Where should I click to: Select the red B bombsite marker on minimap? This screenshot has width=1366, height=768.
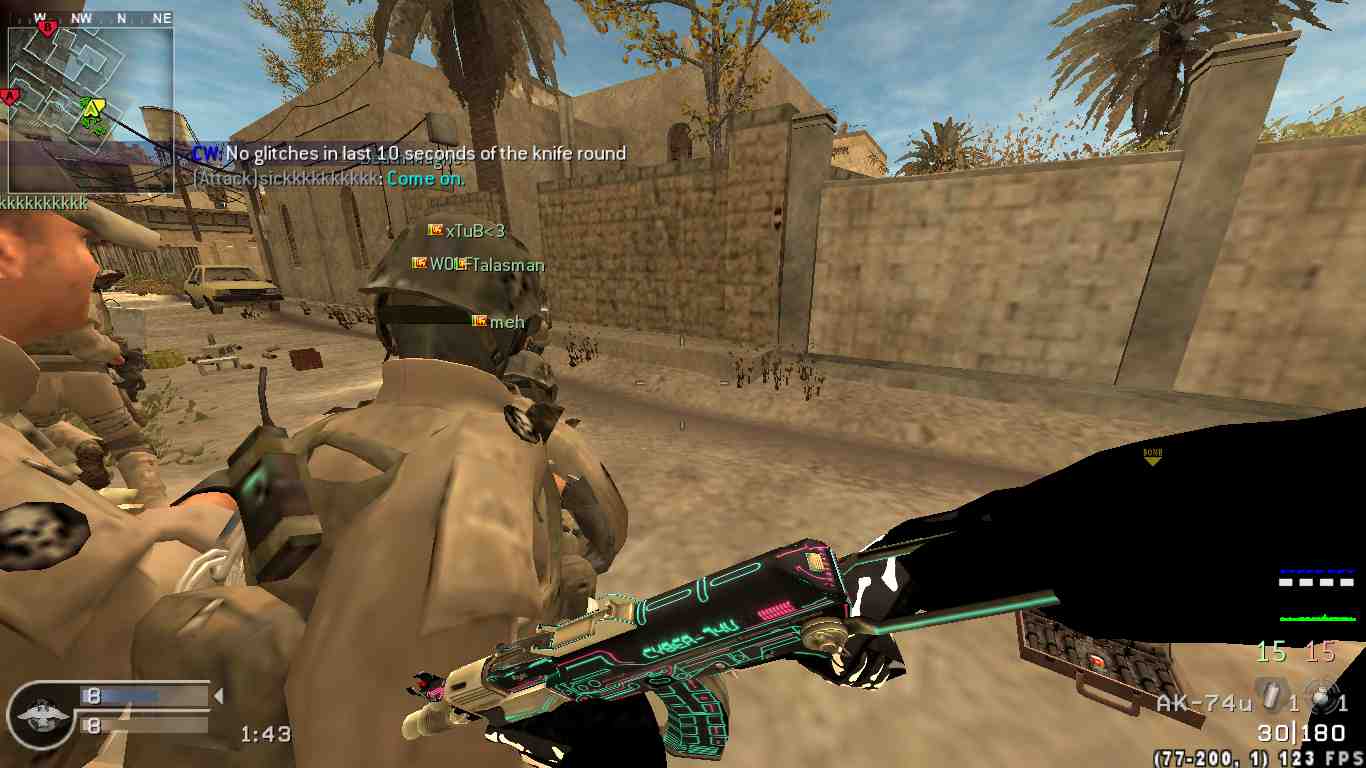pos(45,28)
